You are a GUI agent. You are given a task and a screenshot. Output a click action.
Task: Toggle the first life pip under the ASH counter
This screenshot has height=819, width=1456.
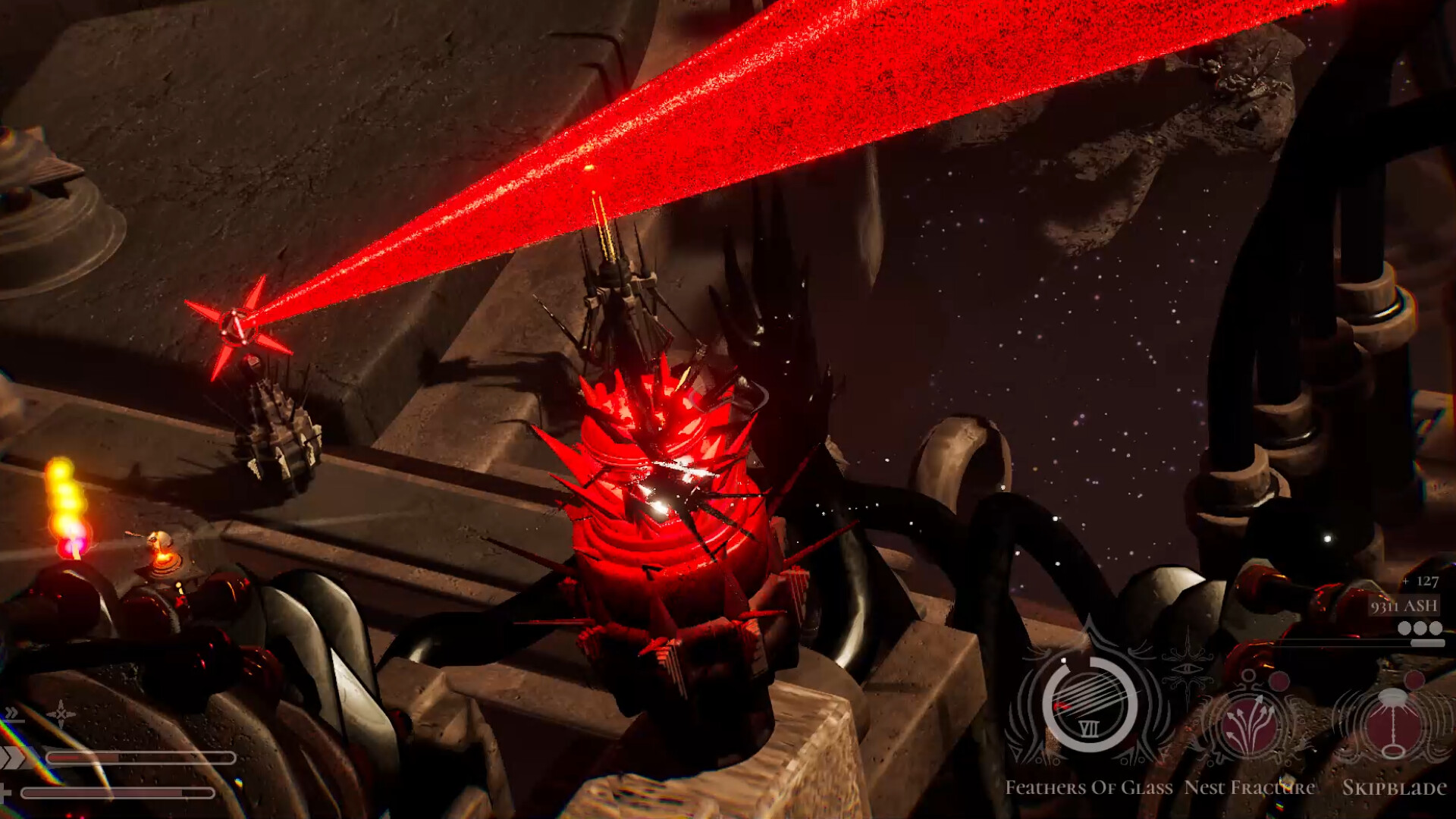[1404, 628]
